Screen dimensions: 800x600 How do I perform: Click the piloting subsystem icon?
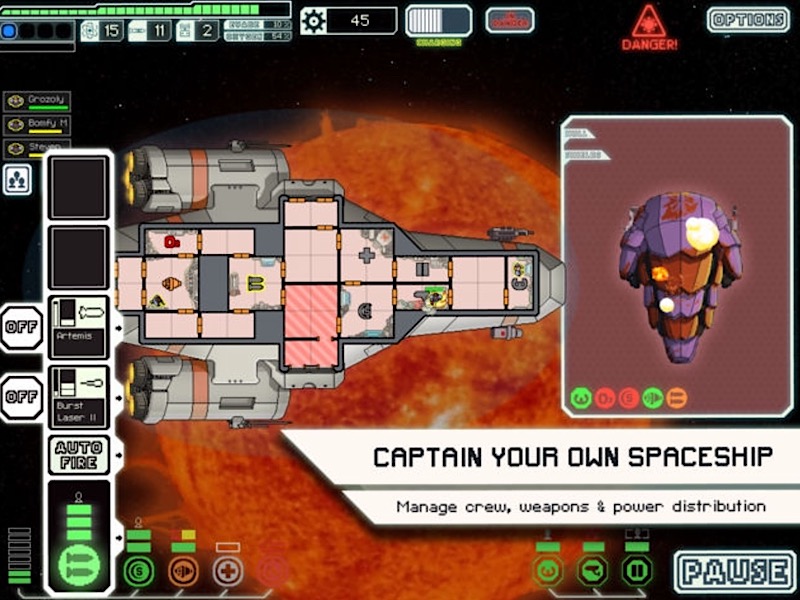547,571
